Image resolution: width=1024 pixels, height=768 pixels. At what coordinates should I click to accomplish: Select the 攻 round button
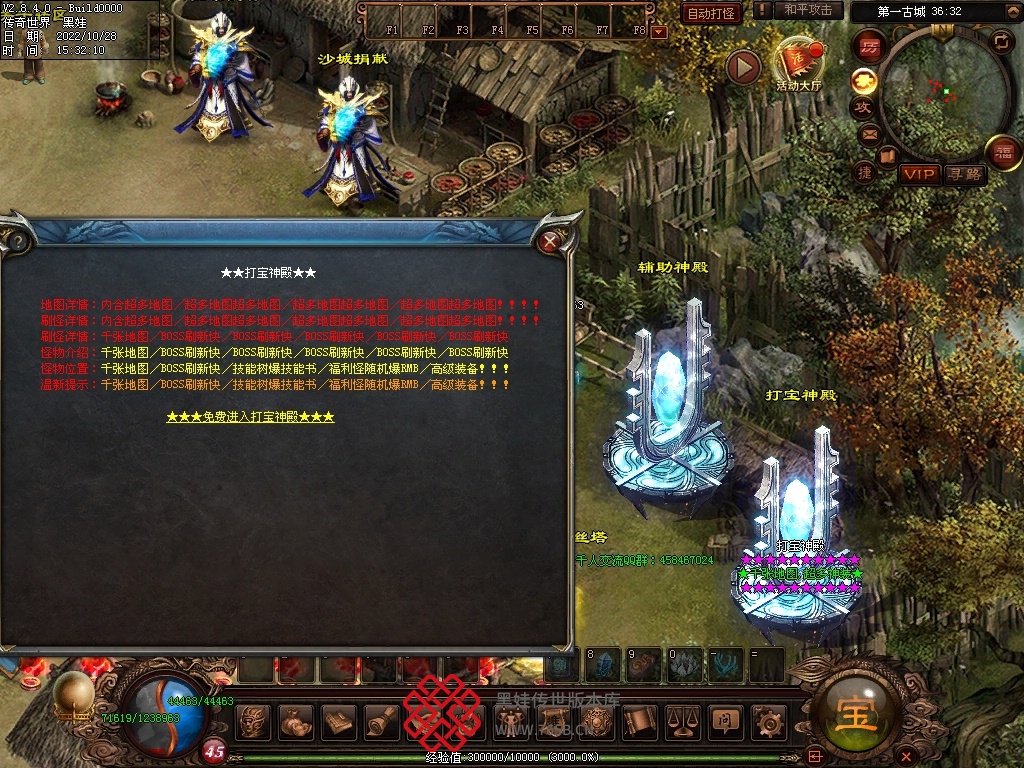(x=863, y=106)
